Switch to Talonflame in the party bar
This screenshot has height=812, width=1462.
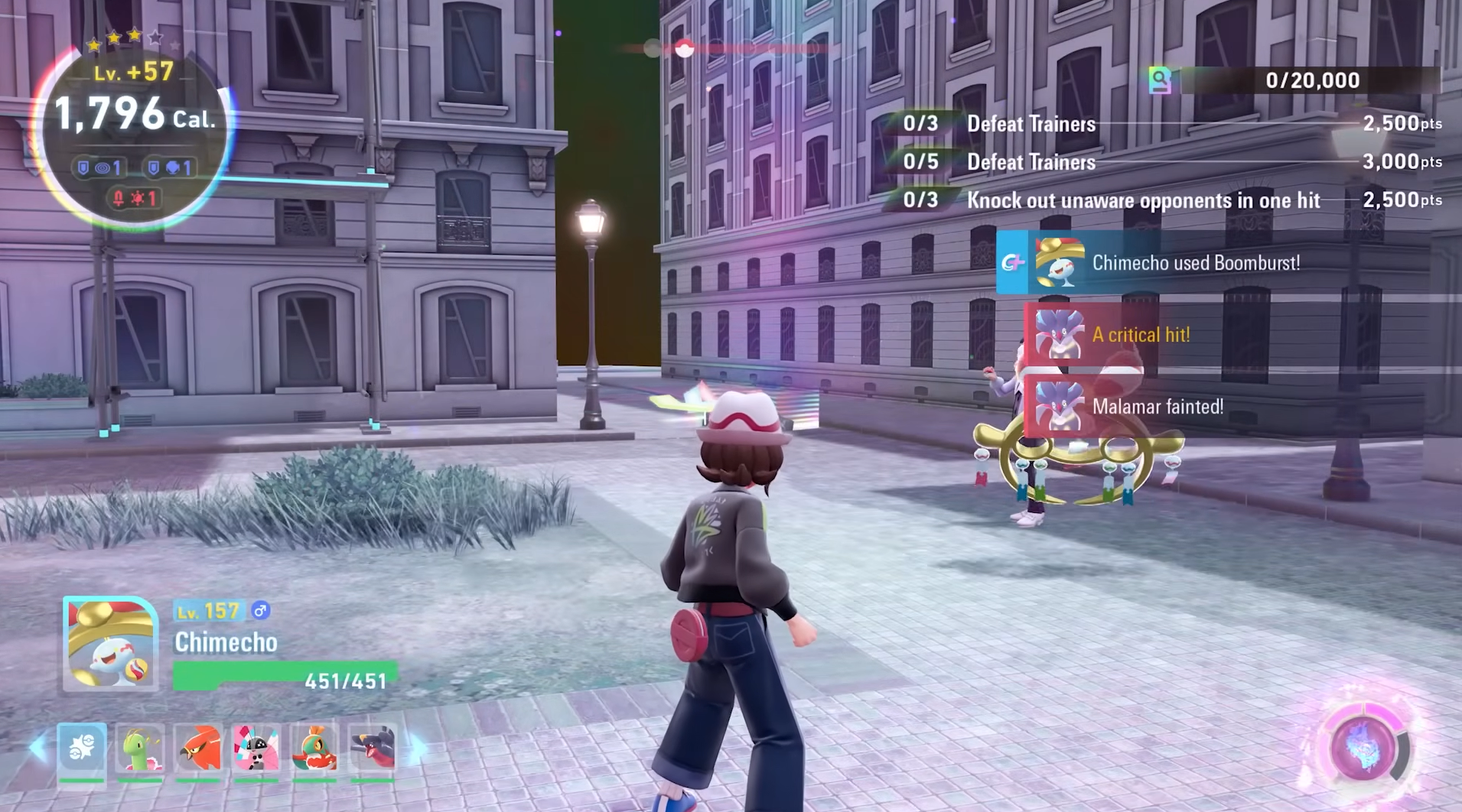click(x=198, y=748)
